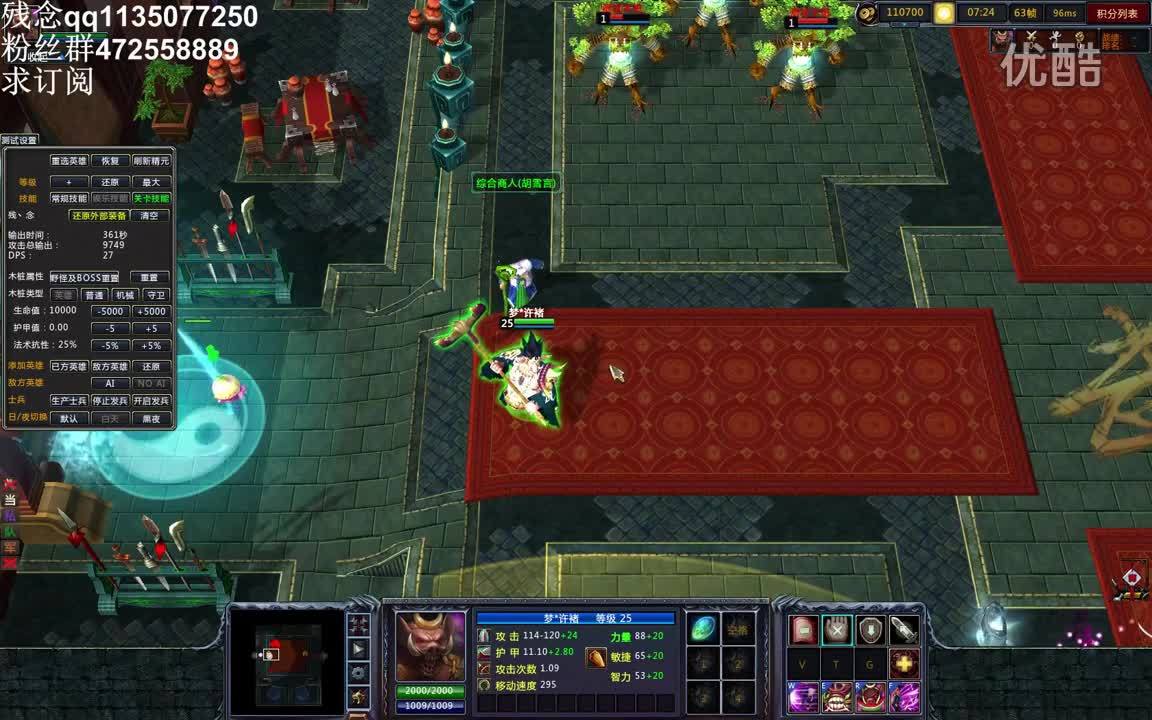Click the 重选英雄 reselect hero button

(x=69, y=161)
